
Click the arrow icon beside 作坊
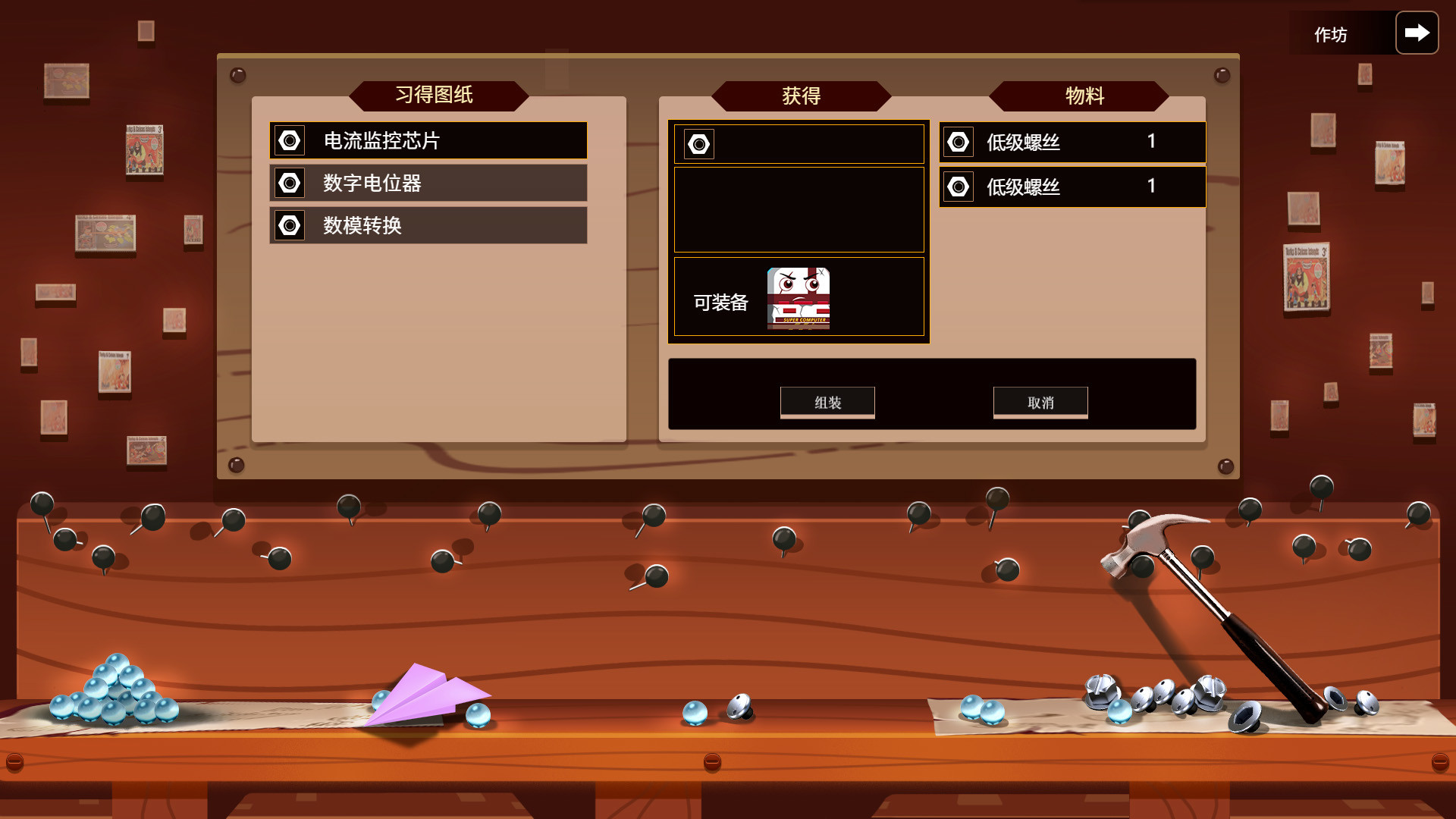1417,32
